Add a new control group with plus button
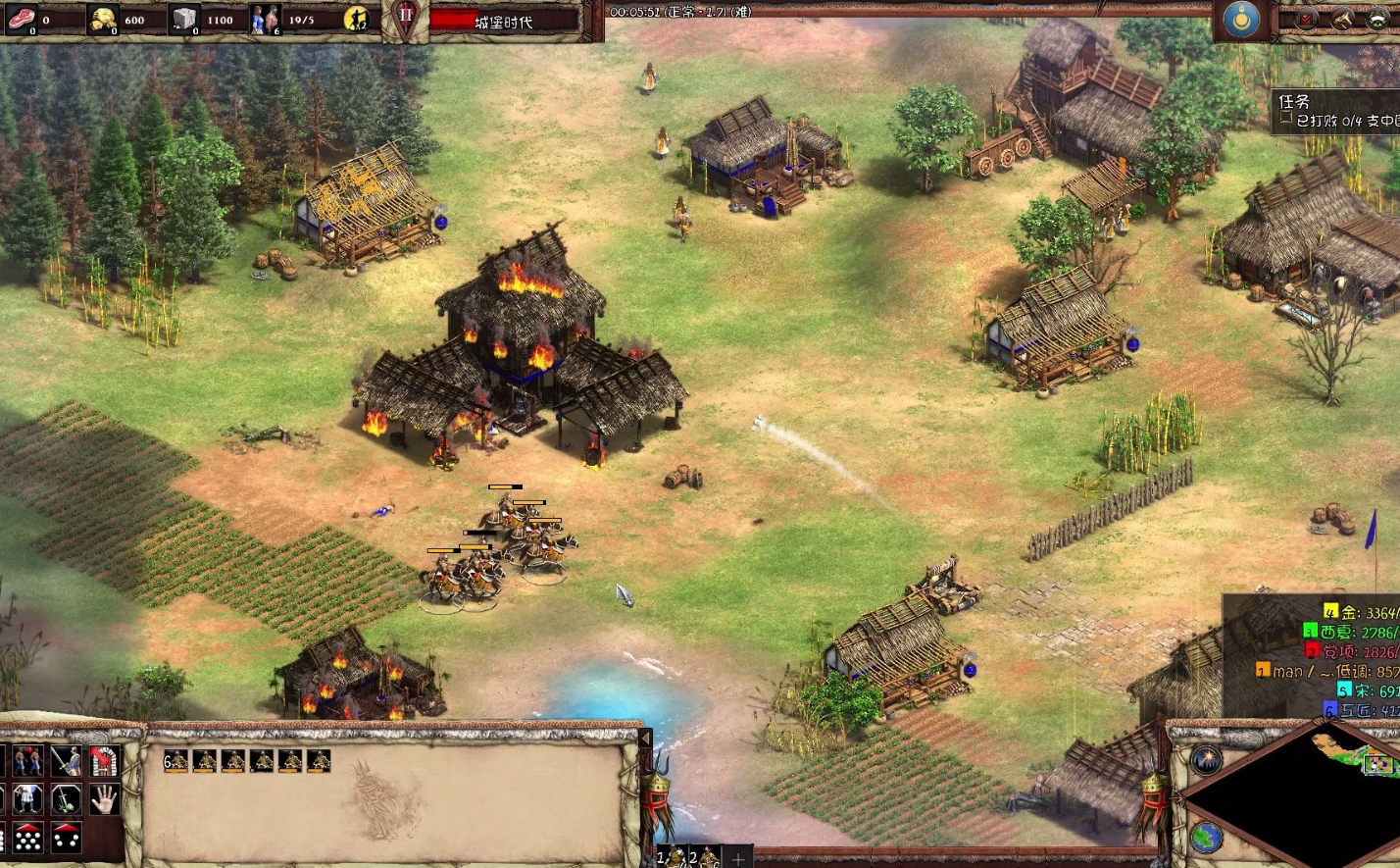Viewport: 1400px width, 868px height. 737,859
